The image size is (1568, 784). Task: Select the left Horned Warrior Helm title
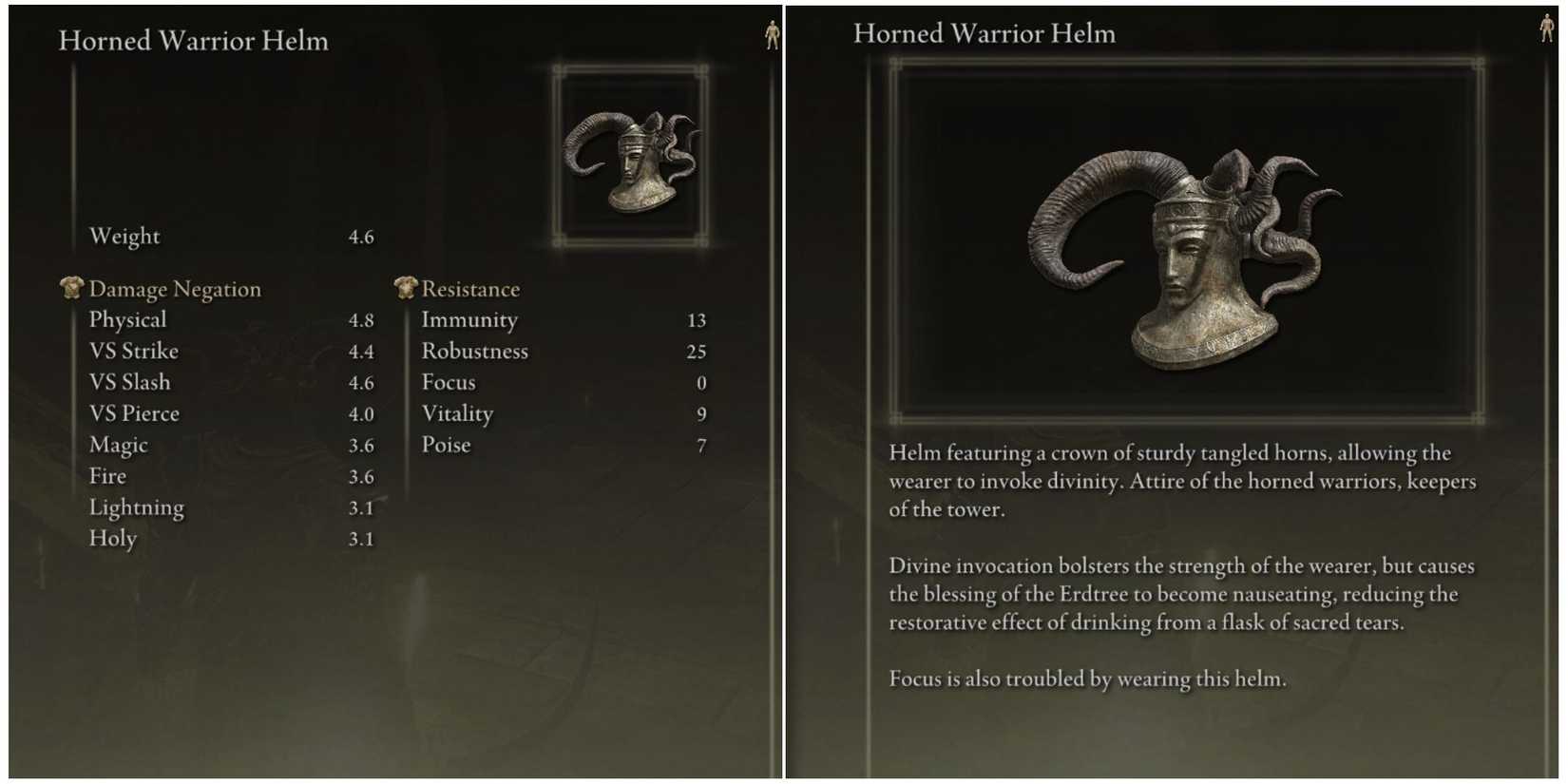(193, 41)
